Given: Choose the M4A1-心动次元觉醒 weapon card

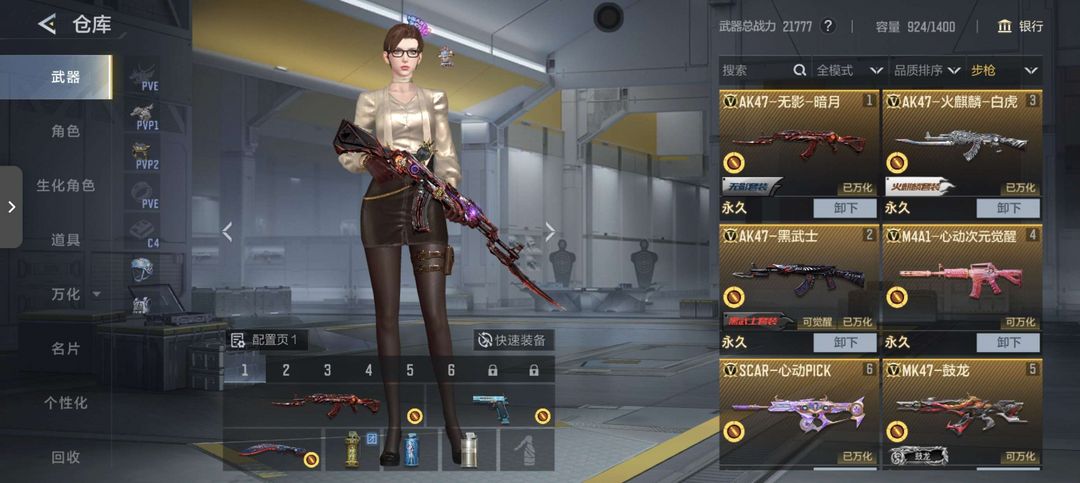Looking at the screenshot, I should tap(961, 280).
